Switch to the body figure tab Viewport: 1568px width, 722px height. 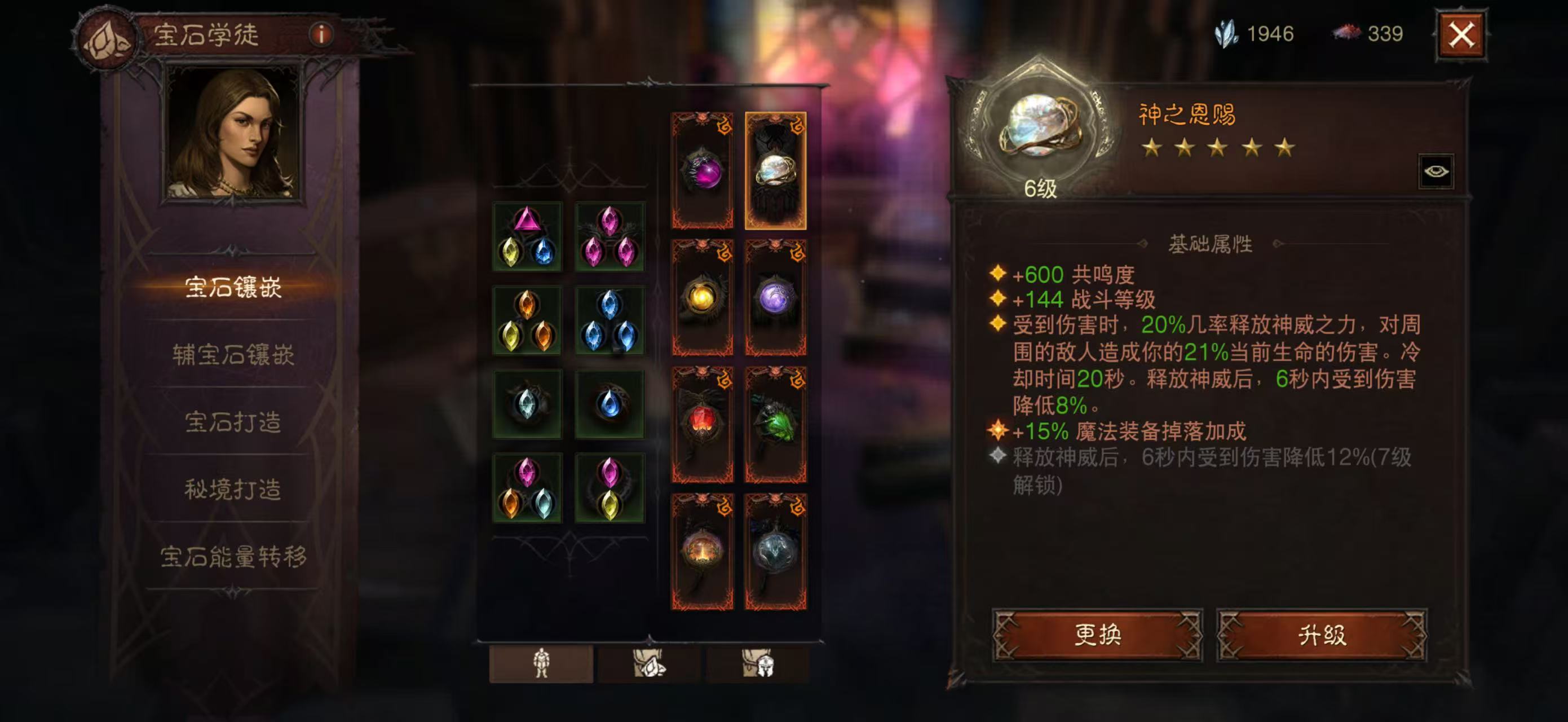click(541, 663)
